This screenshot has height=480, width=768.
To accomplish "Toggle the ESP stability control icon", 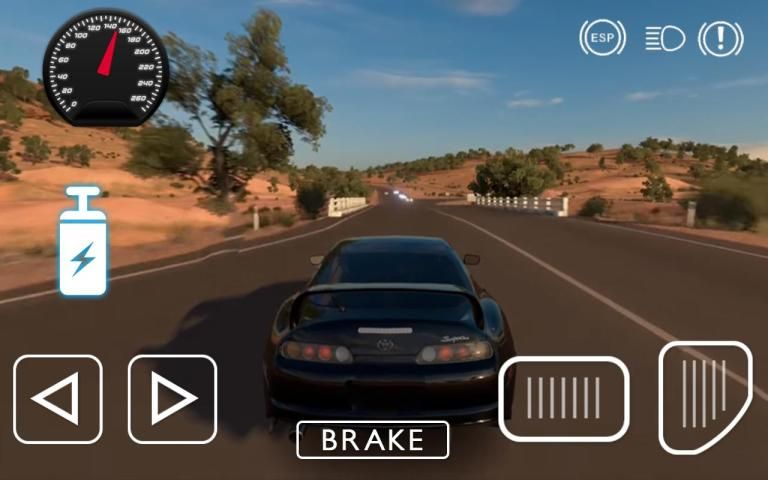I will click(602, 38).
